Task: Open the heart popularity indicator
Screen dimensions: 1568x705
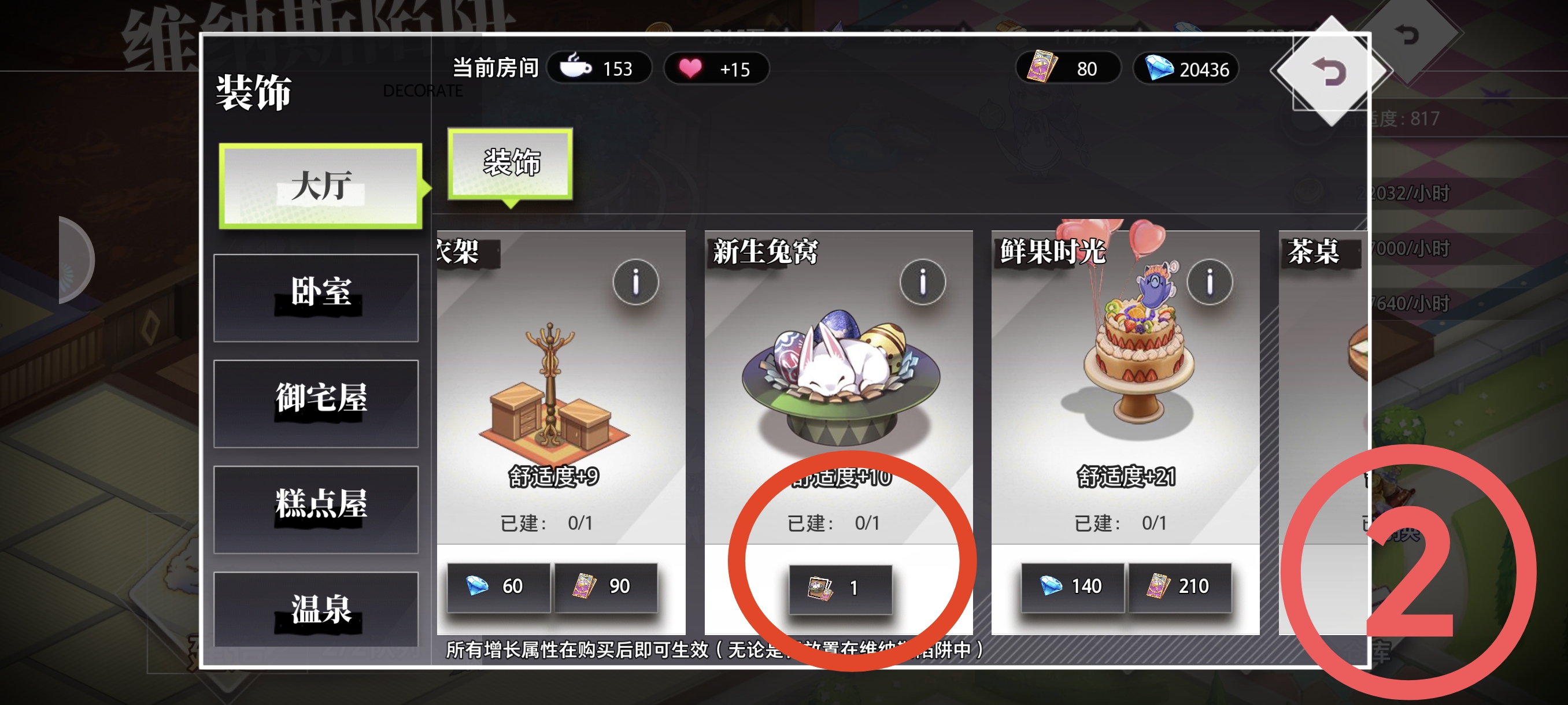Action: tap(716, 69)
